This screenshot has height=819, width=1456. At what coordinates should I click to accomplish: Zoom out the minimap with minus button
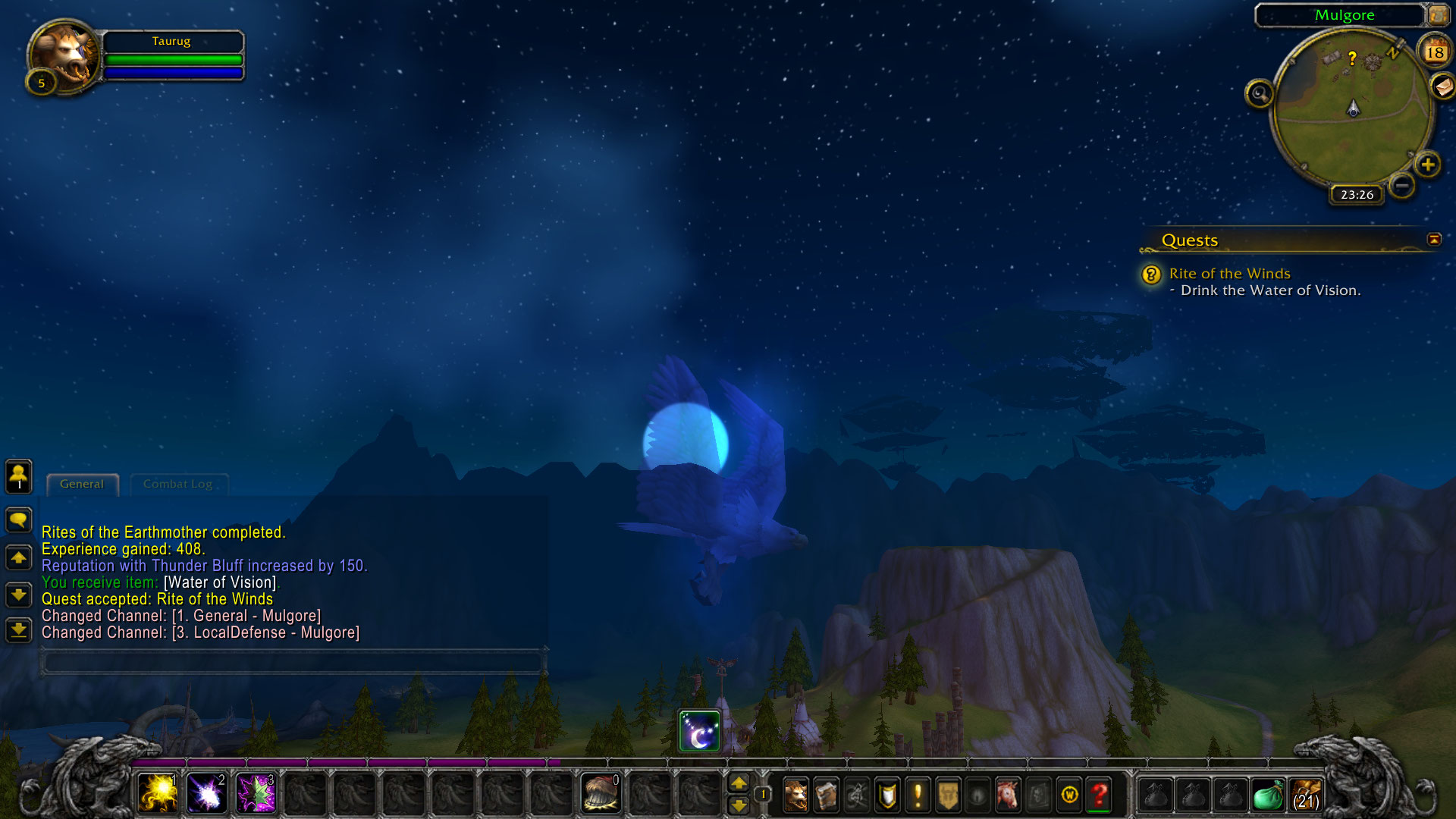tap(1402, 185)
